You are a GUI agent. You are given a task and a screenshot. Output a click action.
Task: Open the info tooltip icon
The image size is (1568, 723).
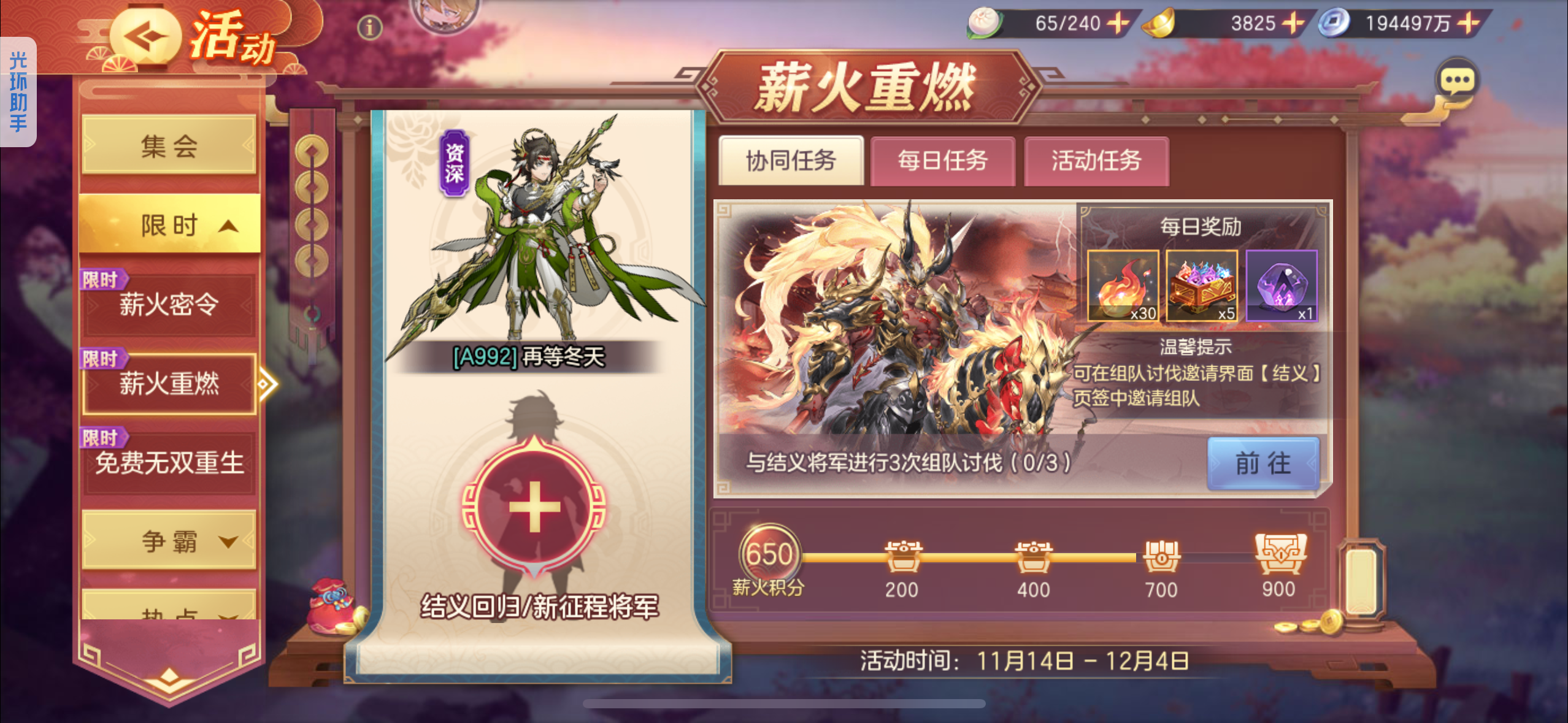(x=369, y=27)
